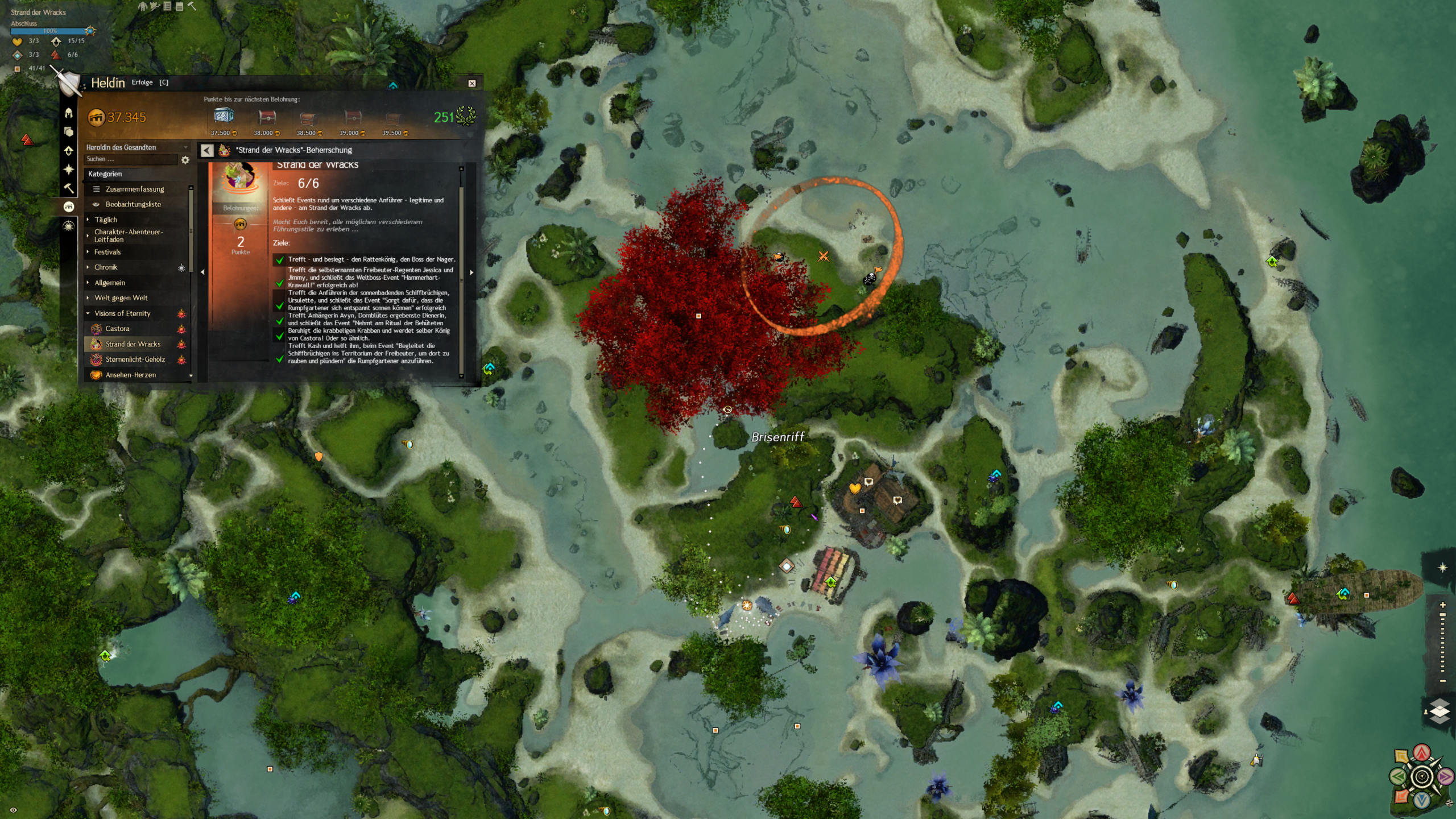Expand the Welt gegen Welt category
Image resolution: width=1456 pixels, height=819 pixels.
(121, 298)
